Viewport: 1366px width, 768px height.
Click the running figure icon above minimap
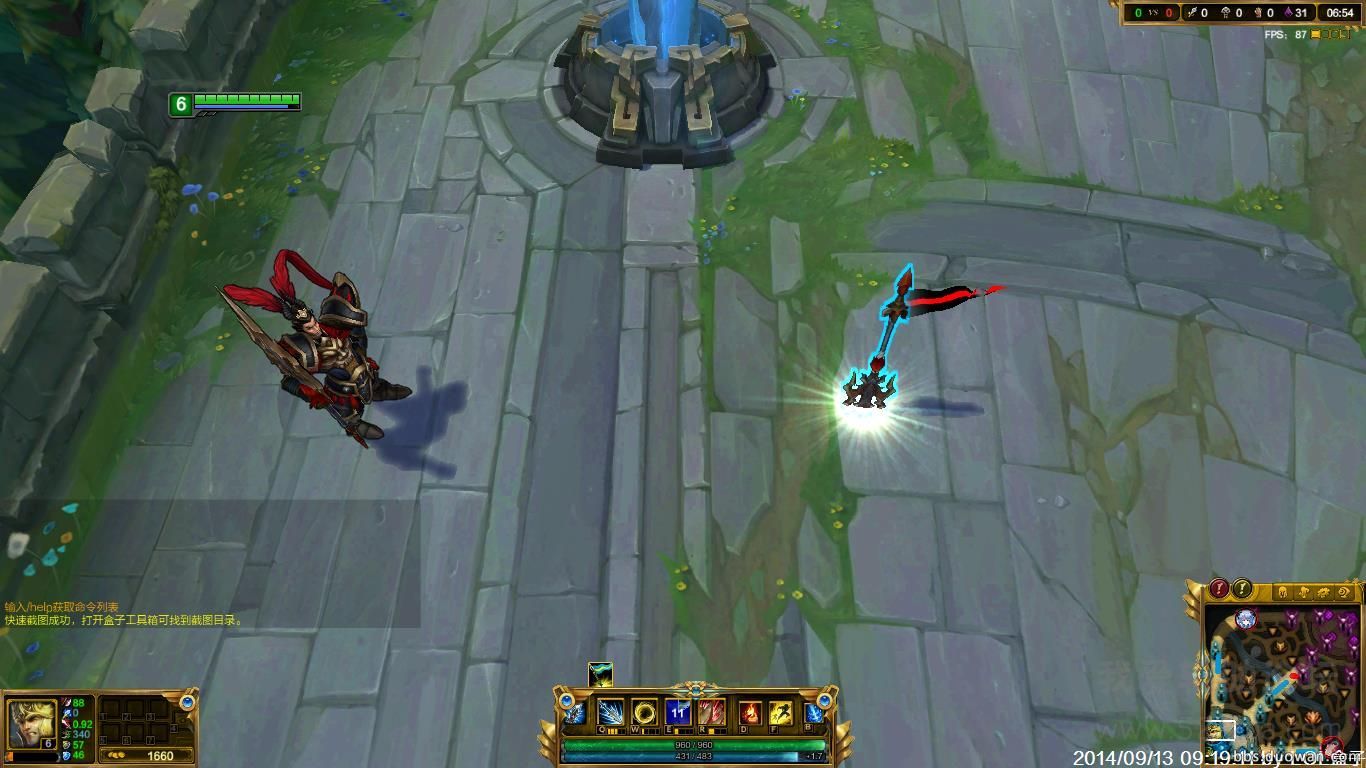[x=1301, y=592]
